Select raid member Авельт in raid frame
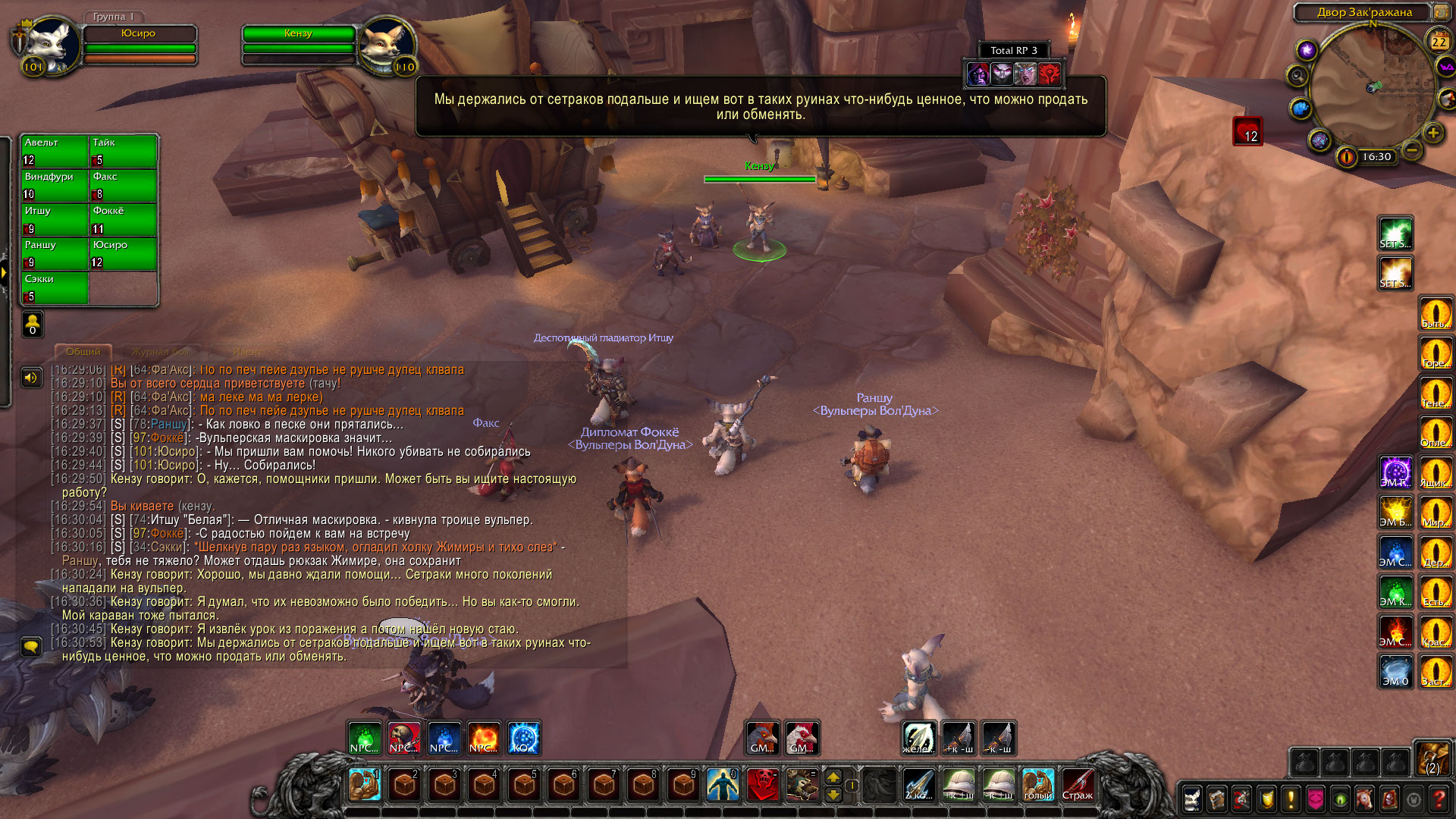 [x=55, y=151]
